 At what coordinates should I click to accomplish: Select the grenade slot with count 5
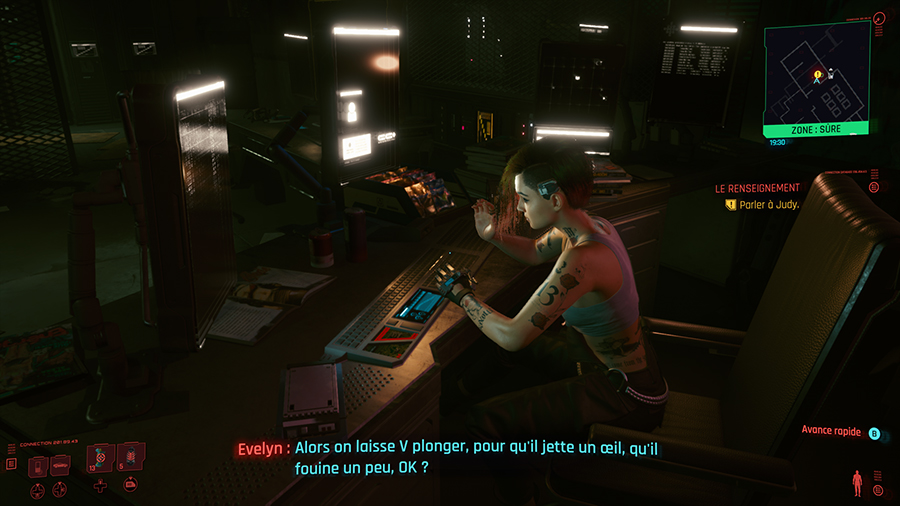pyautogui.click(x=130, y=460)
